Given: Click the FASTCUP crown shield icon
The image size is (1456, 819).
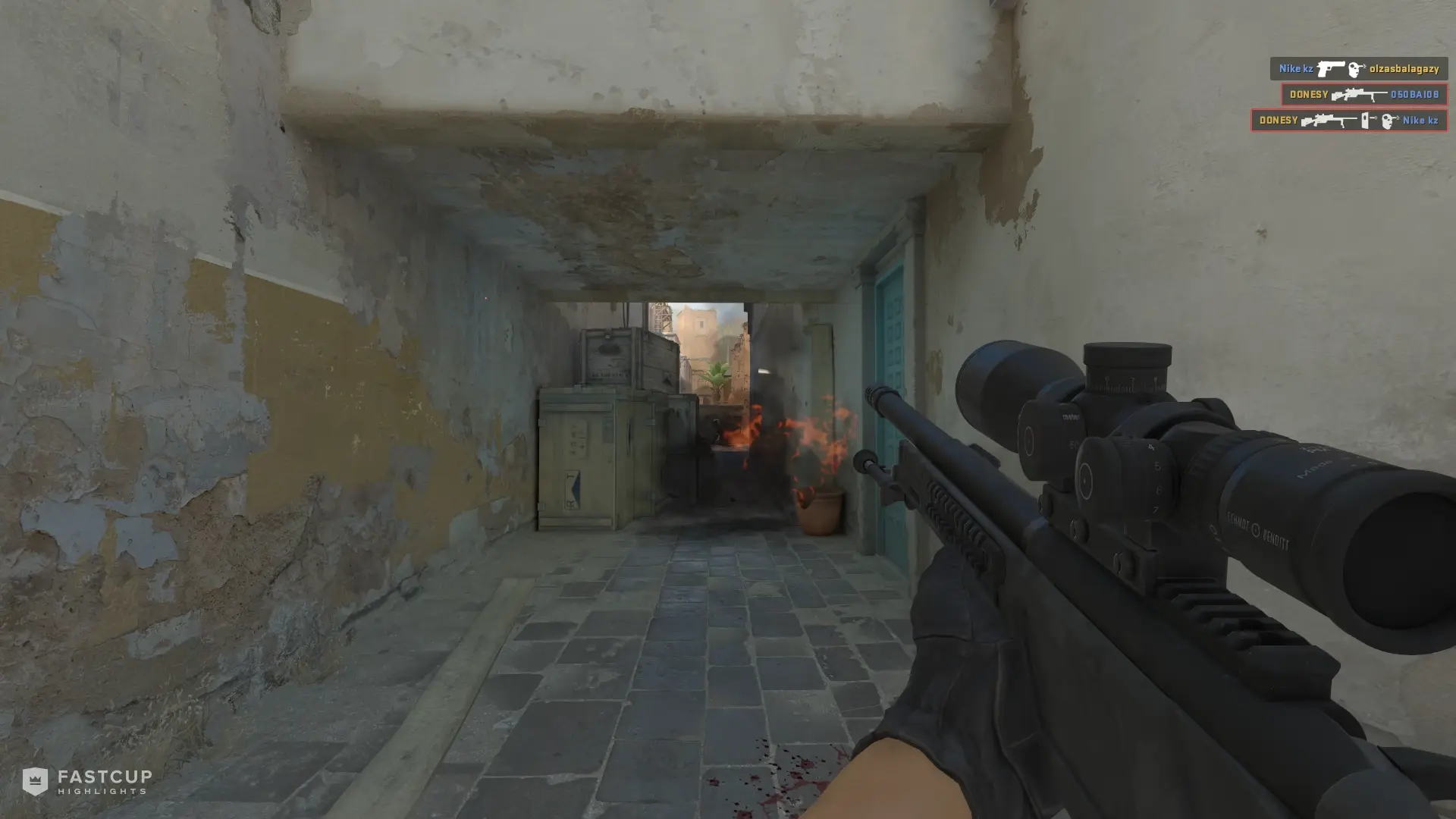Looking at the screenshot, I should click(x=36, y=783).
